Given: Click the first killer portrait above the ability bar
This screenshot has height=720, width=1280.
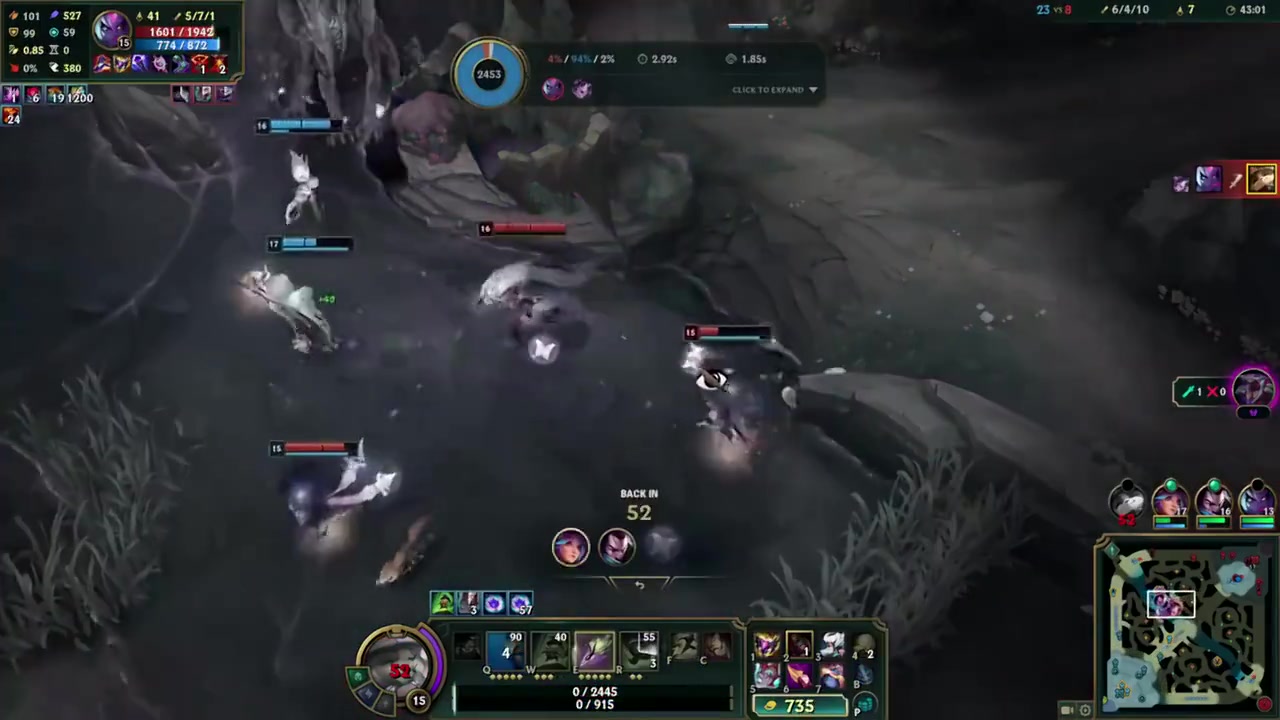Looking at the screenshot, I should point(571,547).
